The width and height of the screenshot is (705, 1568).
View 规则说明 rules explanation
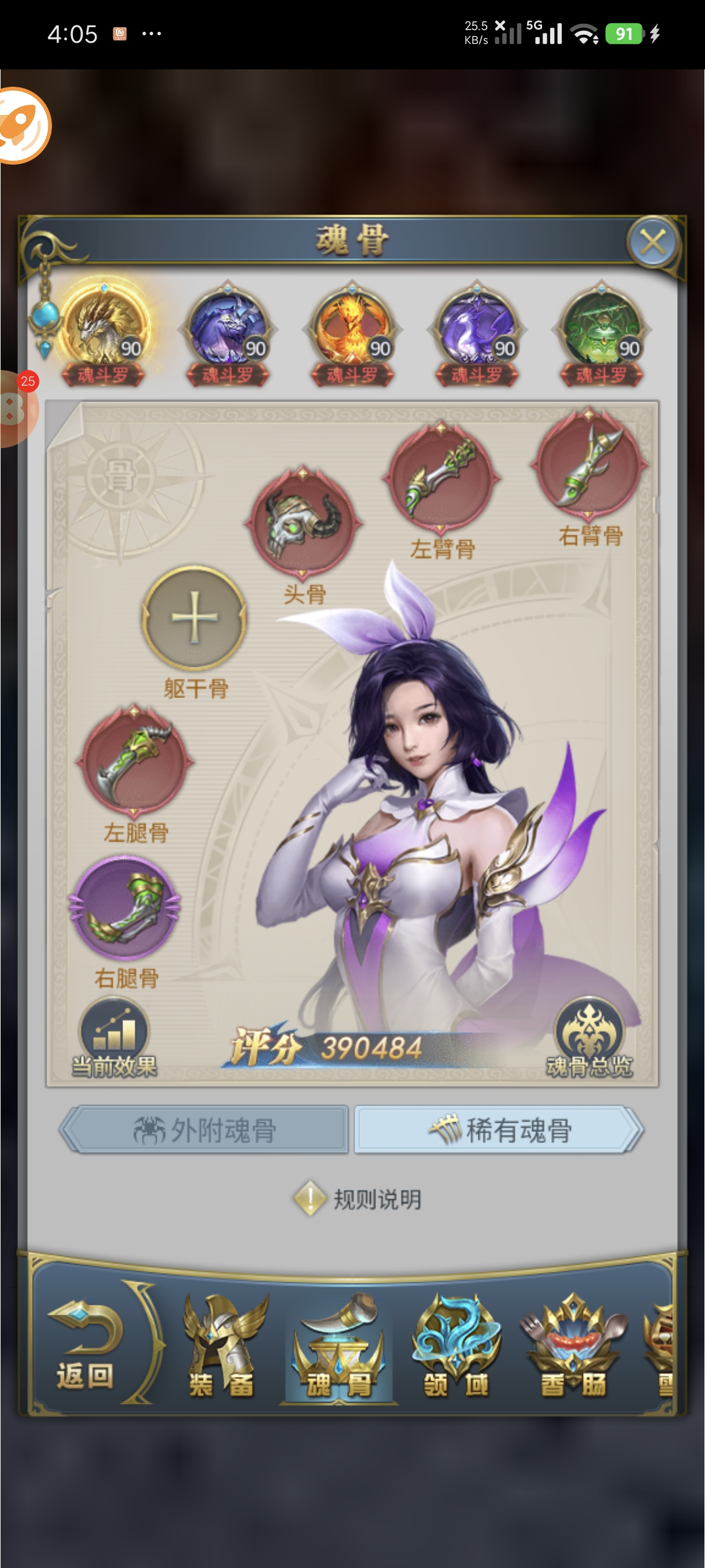coord(359,1200)
